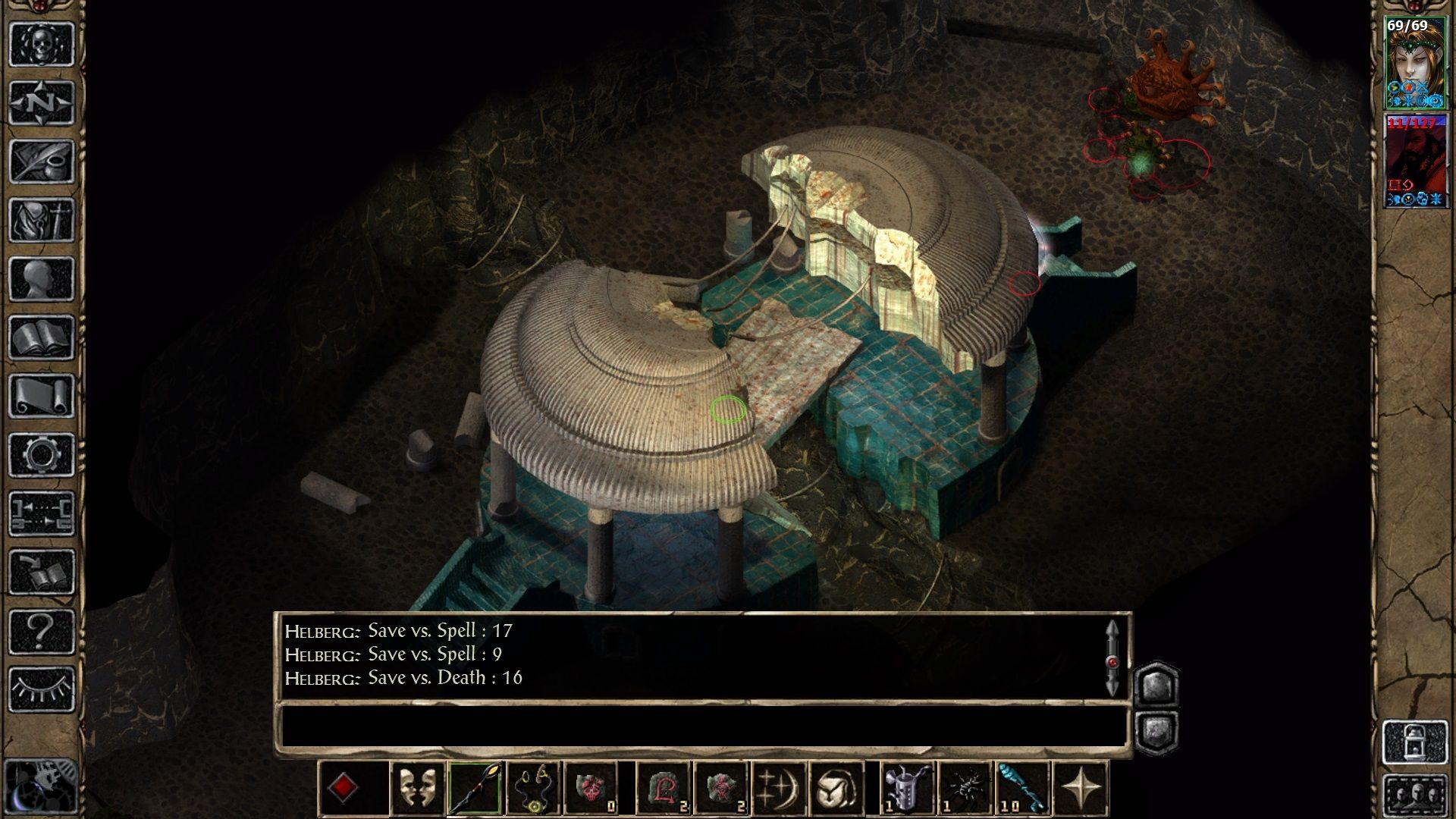
Task: Activate the twin masks action button
Action: click(417, 788)
